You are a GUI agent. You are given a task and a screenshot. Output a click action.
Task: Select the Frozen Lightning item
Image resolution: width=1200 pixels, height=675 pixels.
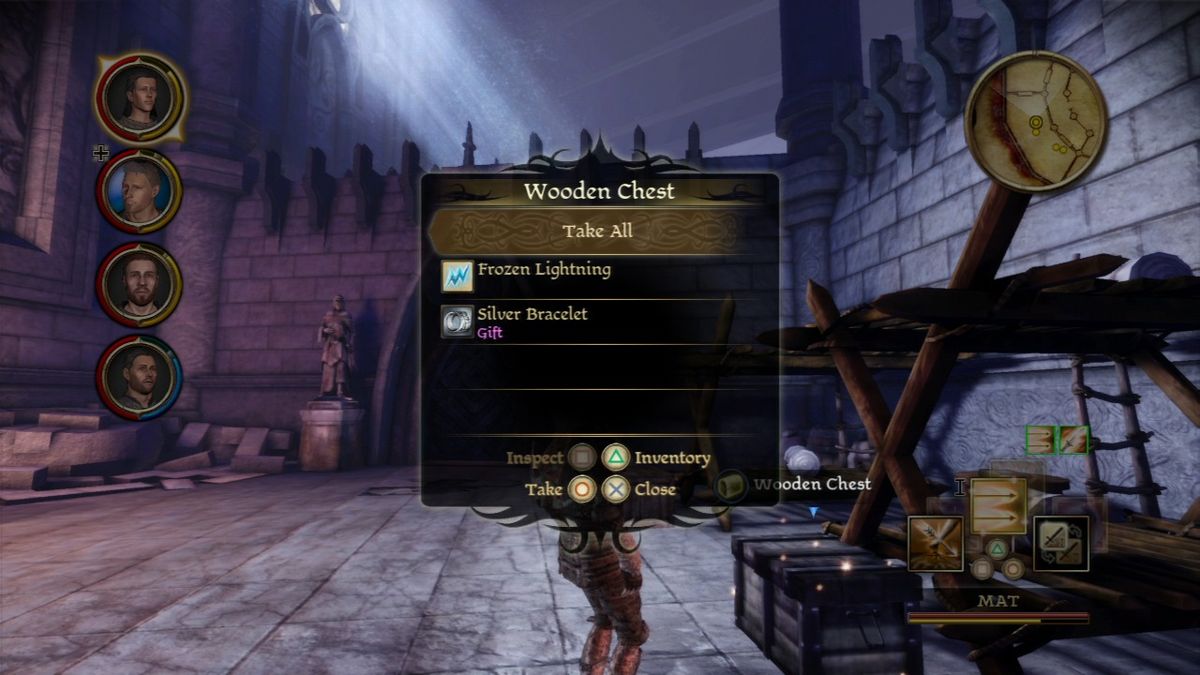pyautogui.click(x=544, y=270)
